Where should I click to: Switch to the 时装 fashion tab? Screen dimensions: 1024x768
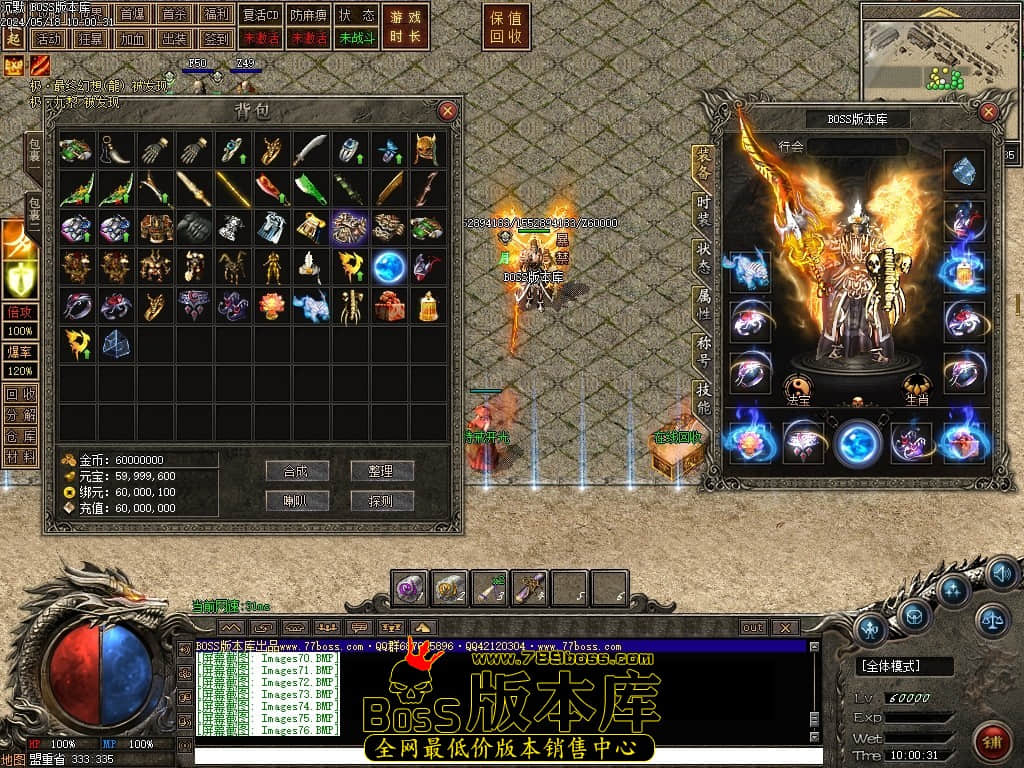click(x=703, y=210)
